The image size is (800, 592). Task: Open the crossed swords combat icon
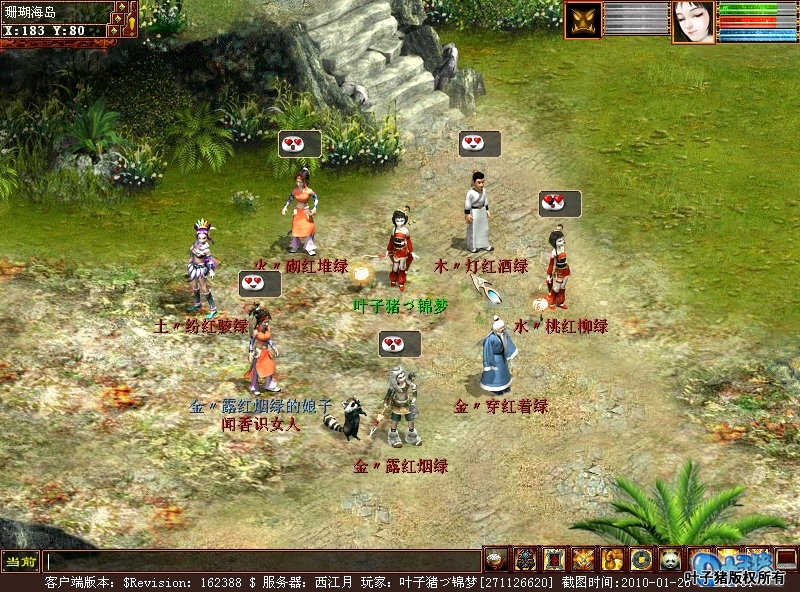coord(583,559)
